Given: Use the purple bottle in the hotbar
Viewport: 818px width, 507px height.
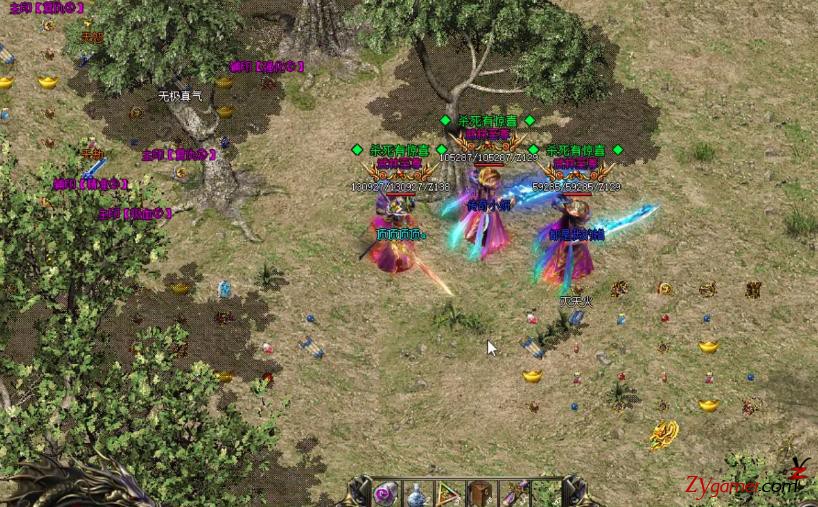Looking at the screenshot, I should pos(515,493).
